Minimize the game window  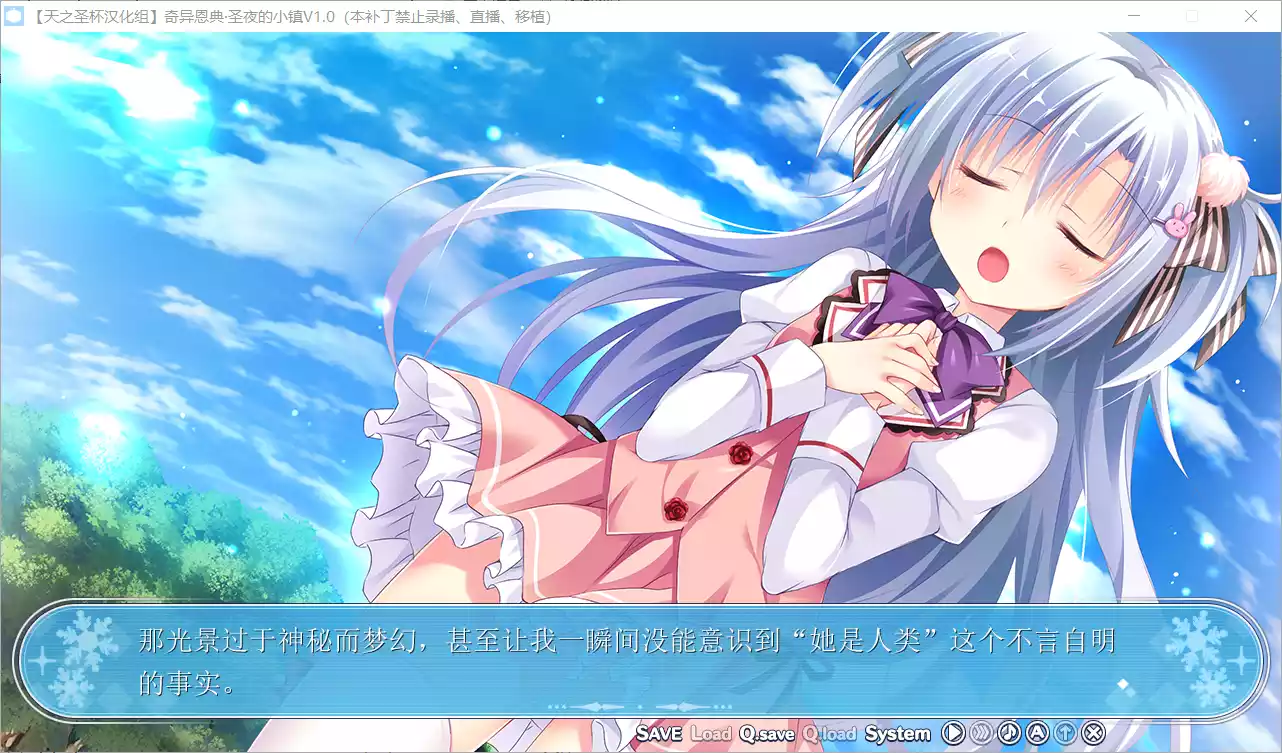click(1135, 17)
